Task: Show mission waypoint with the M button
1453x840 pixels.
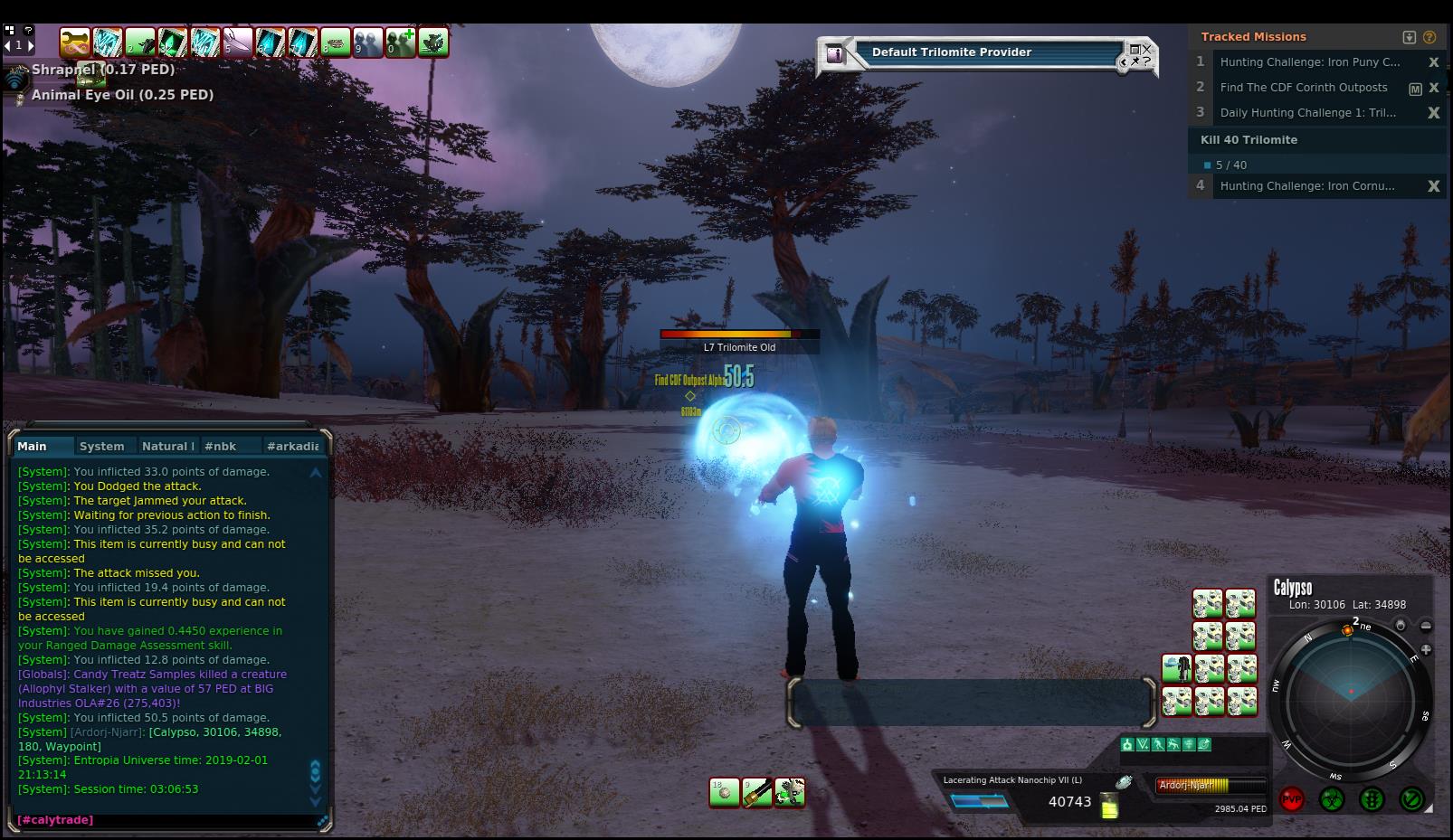Action: pos(1415,89)
